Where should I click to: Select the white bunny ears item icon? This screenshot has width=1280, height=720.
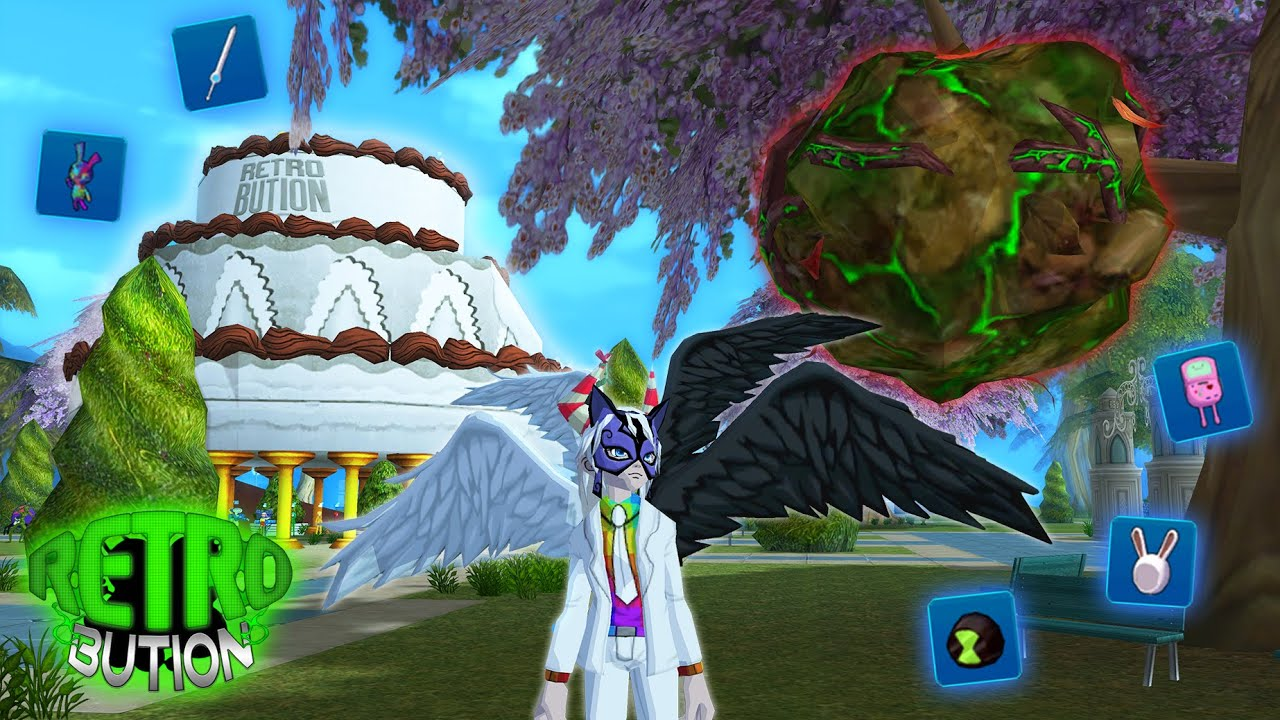pos(1151,561)
